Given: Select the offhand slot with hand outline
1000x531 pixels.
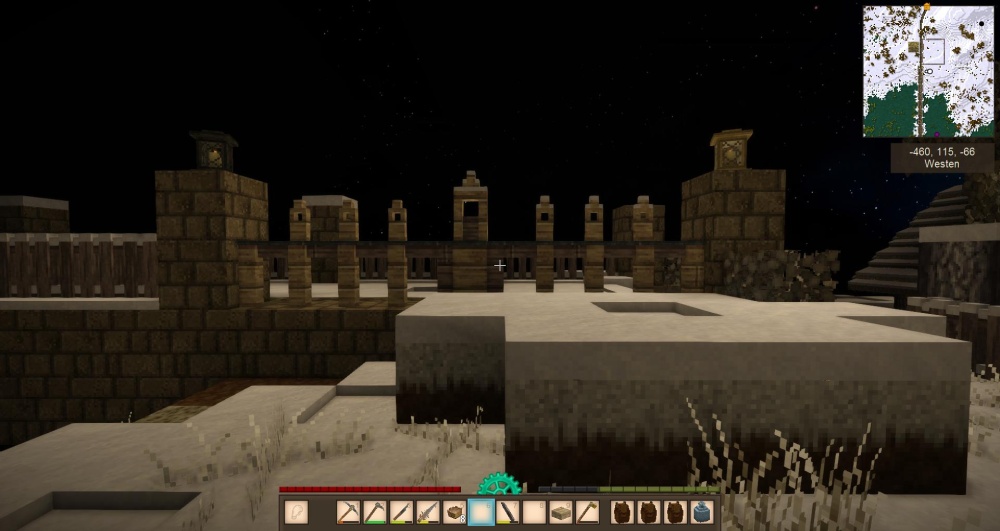Looking at the screenshot, I should pyautogui.click(x=296, y=512).
